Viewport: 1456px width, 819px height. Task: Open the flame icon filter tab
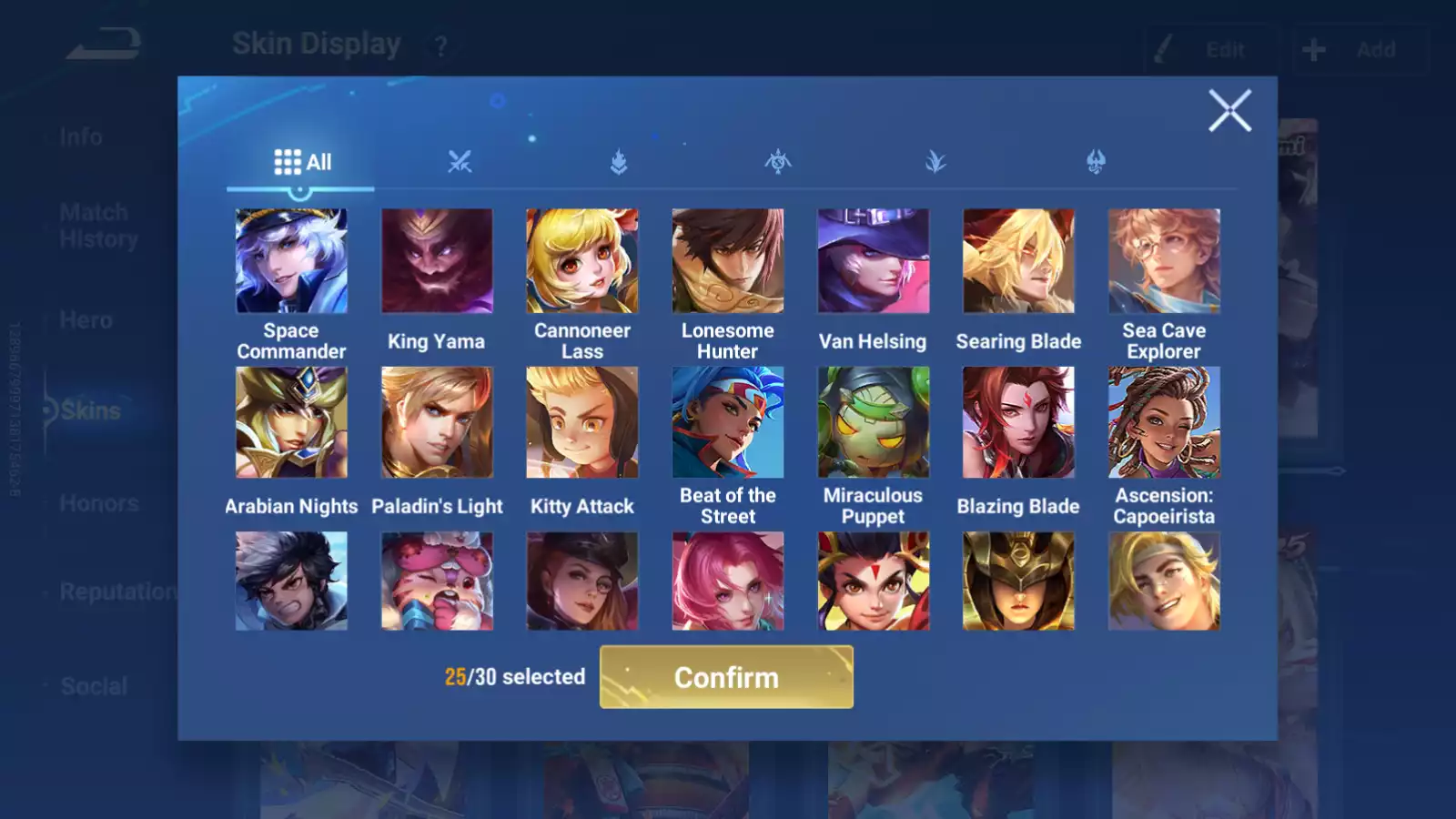[x=619, y=162]
